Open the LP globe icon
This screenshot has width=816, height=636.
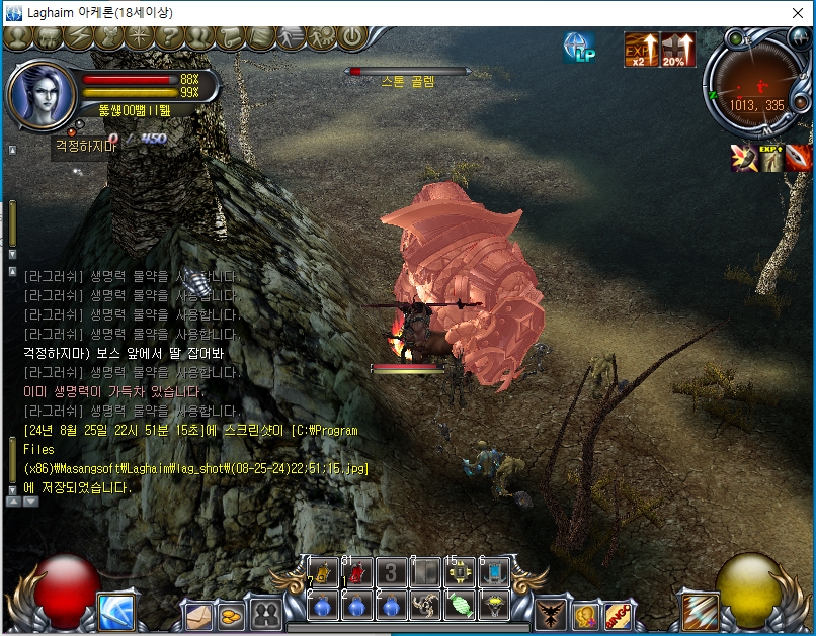tap(579, 47)
